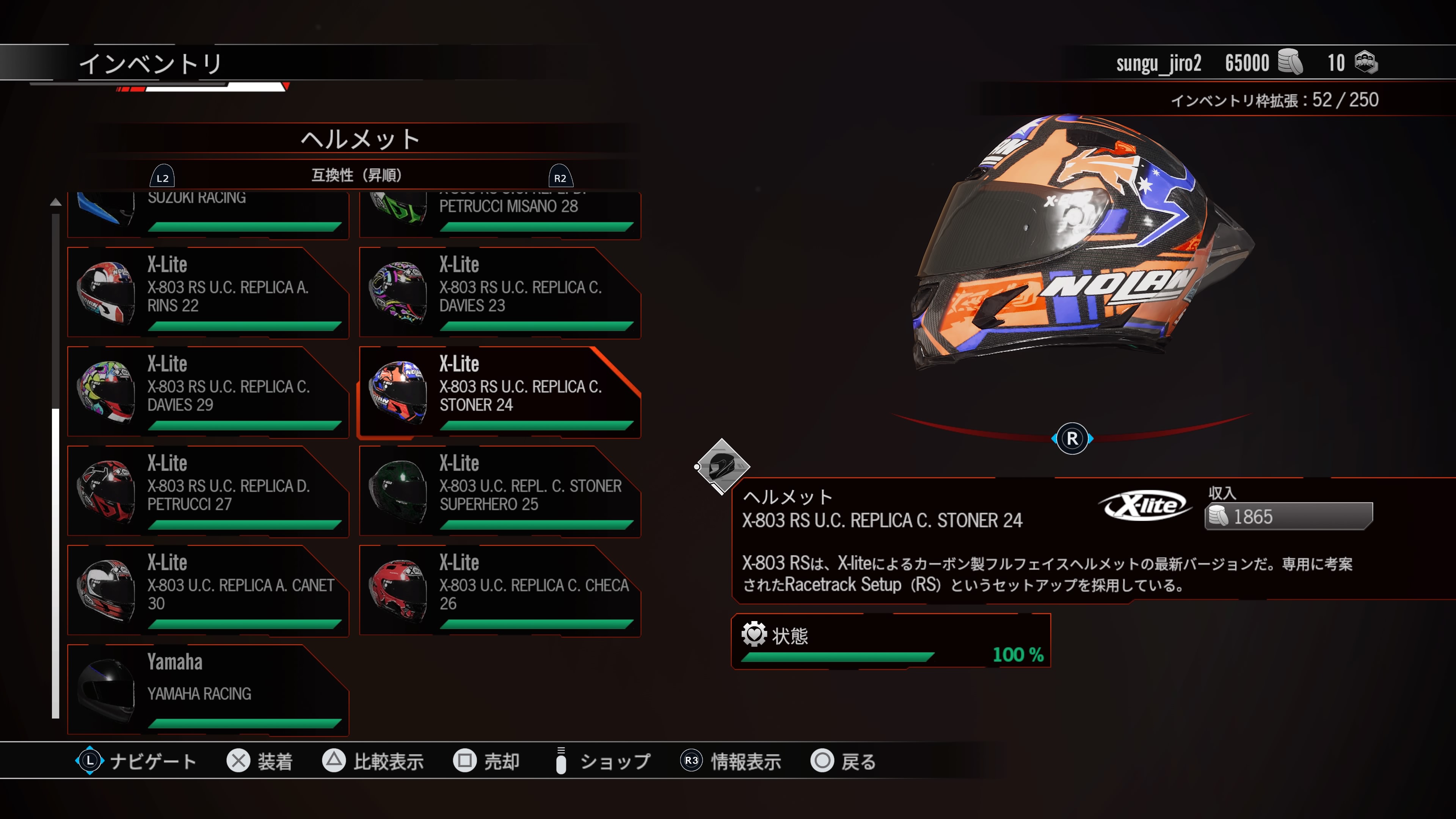The height and width of the screenshot is (819, 1456).
Task: Equip the selected helmet
Action: (x=259, y=761)
